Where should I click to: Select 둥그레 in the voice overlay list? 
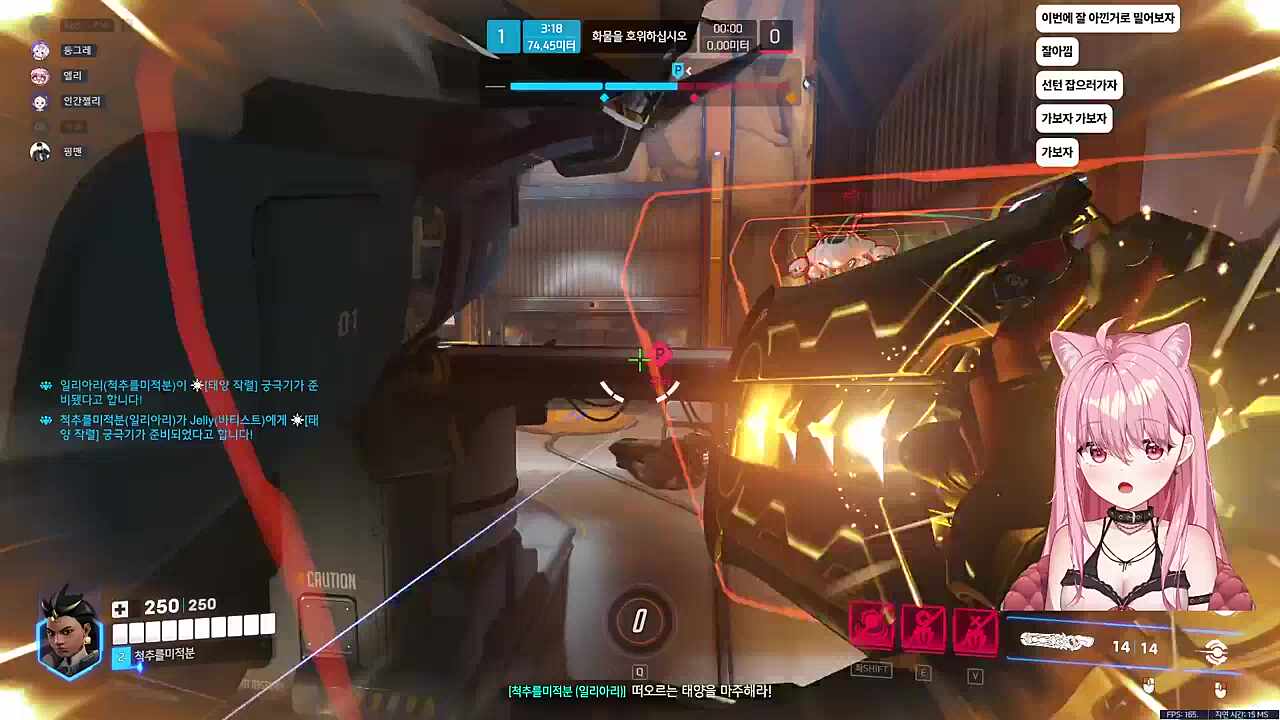[78, 50]
